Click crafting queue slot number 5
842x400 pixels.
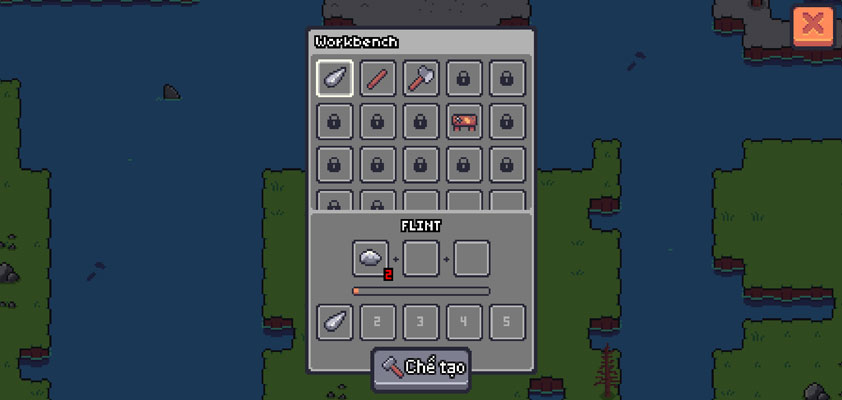[x=507, y=322]
